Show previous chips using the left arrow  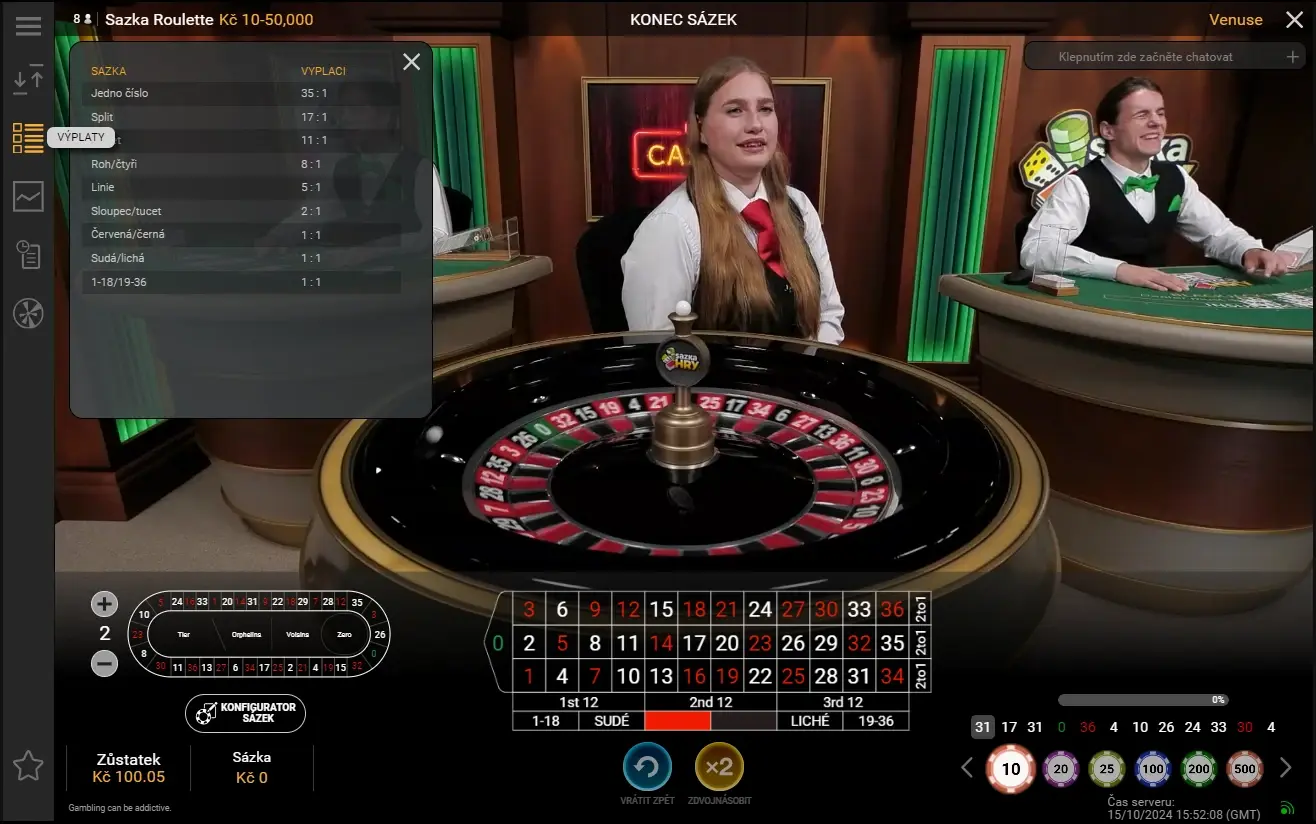(x=966, y=766)
